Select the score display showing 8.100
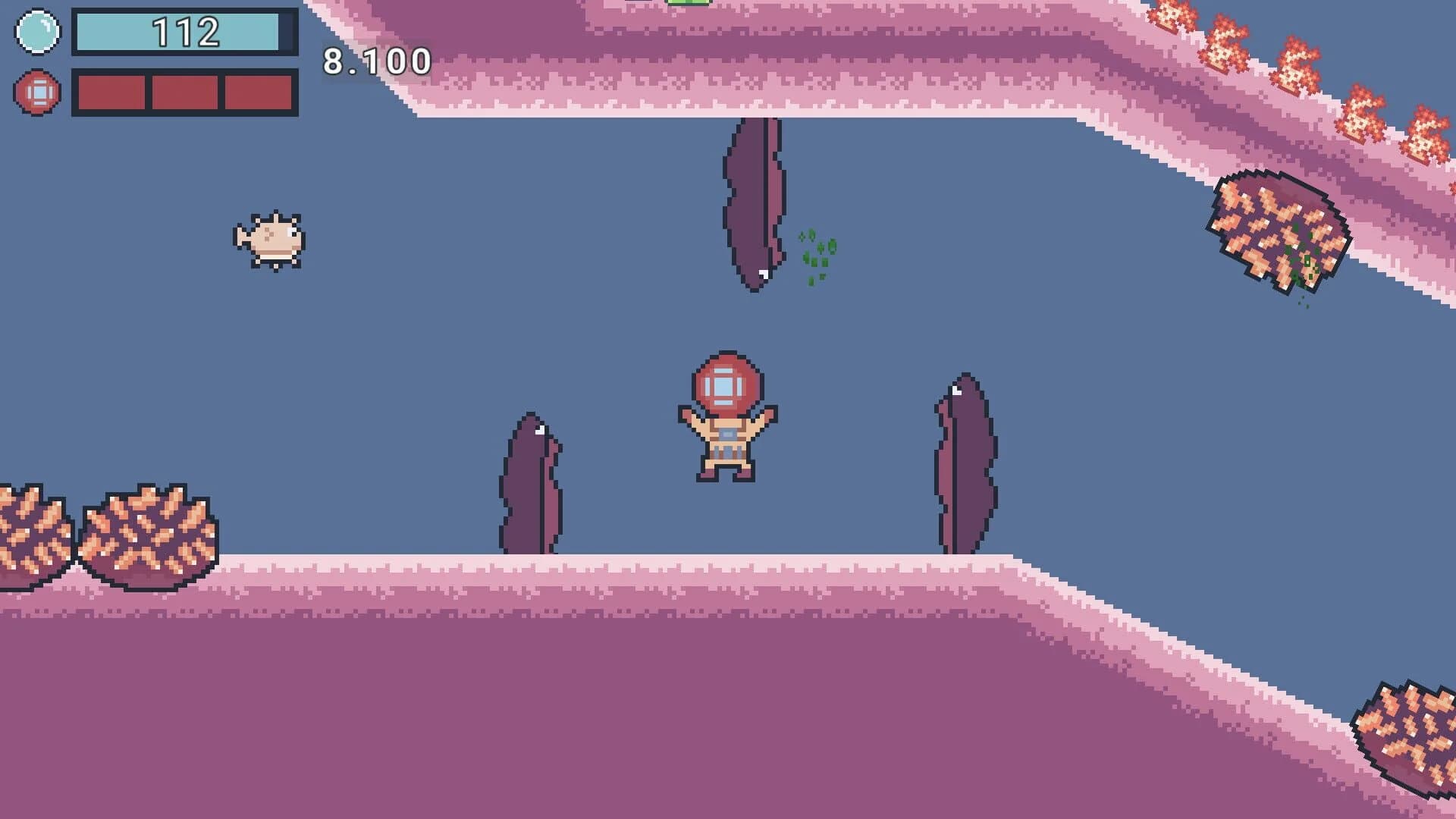This screenshot has height=819, width=1456. click(x=375, y=61)
